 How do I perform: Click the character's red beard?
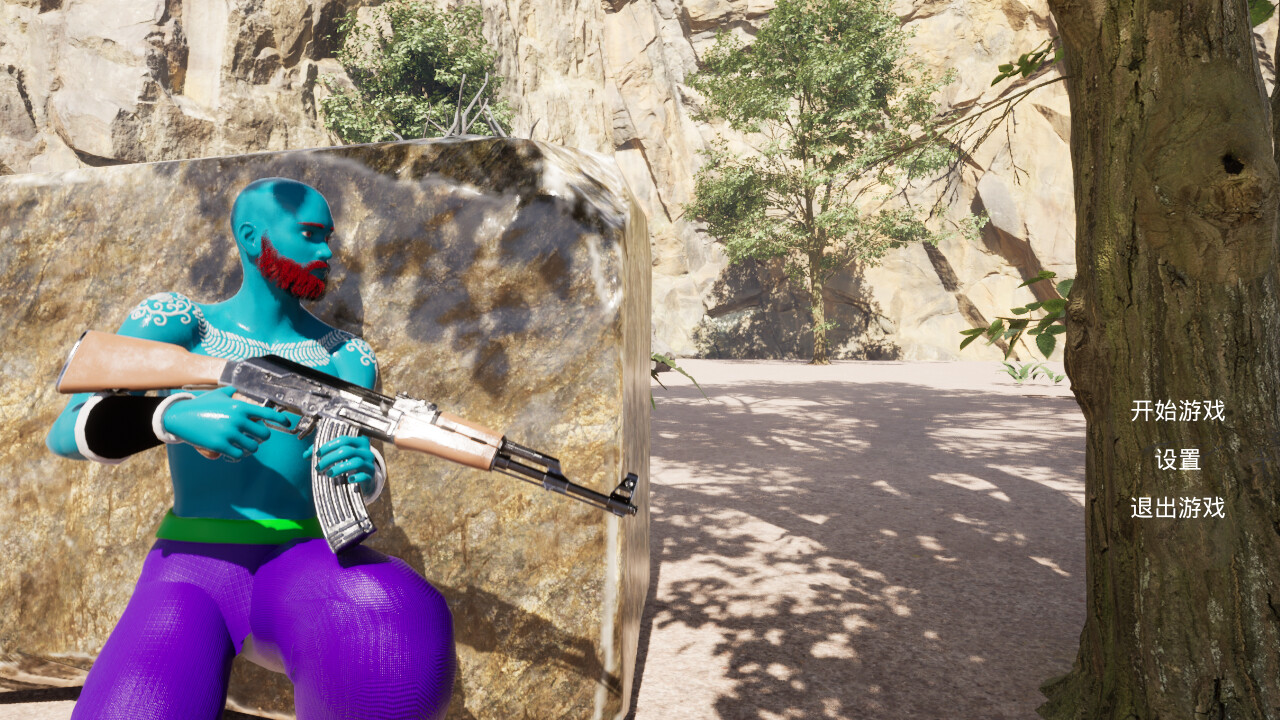[x=290, y=265]
